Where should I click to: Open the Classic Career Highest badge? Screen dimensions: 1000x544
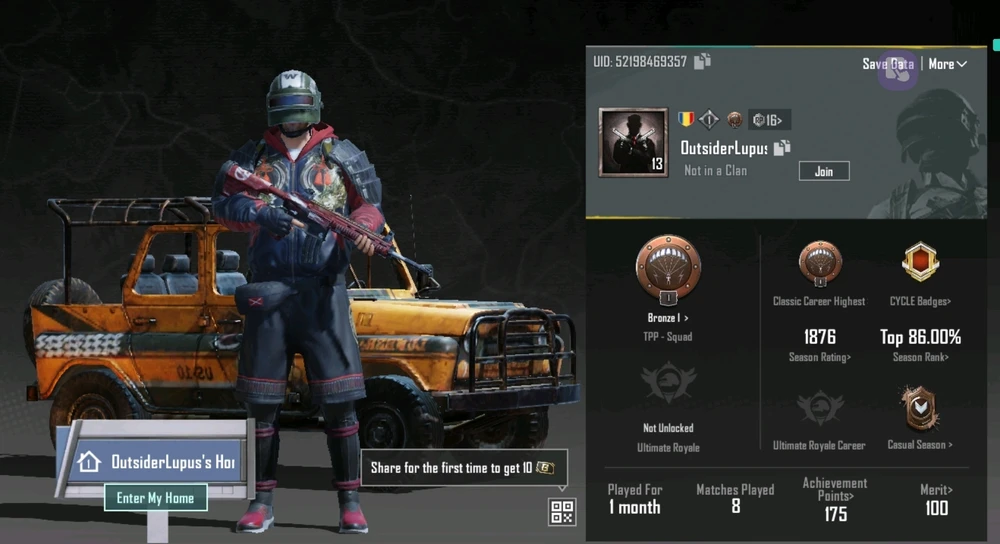click(x=819, y=266)
